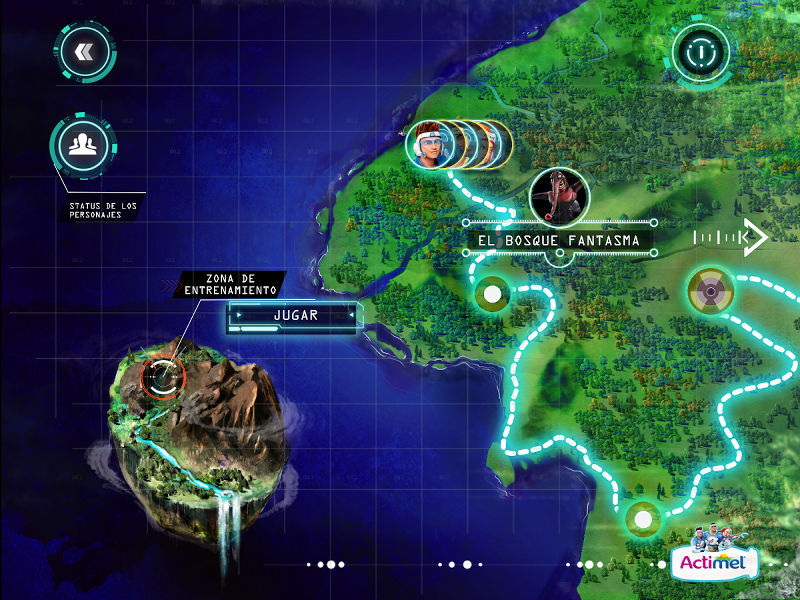Select the training zone island marker

(x=163, y=375)
